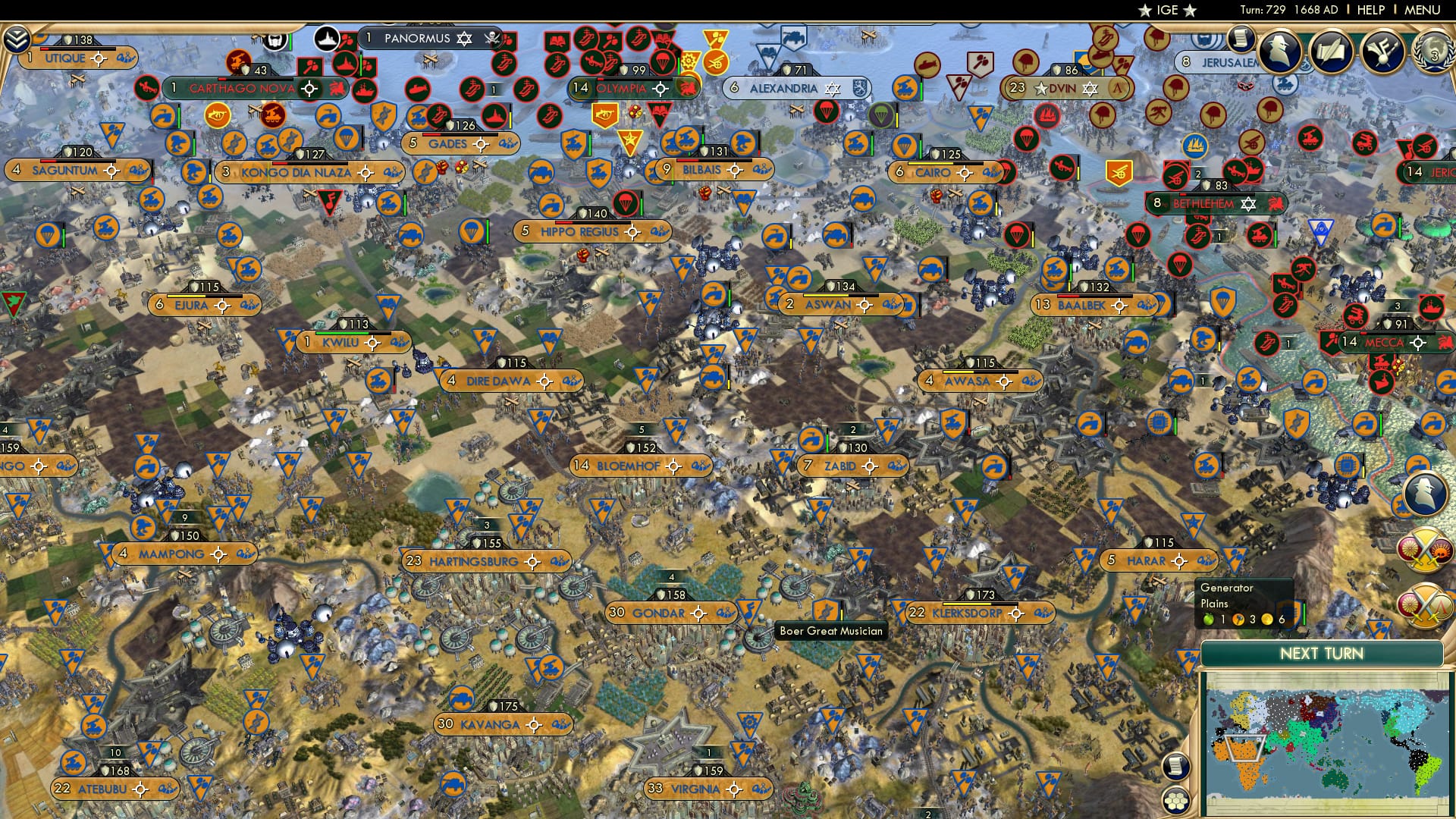The image size is (1456, 819).
Task: Click the scroll icon above the hexagon icon
Action: point(1175,766)
